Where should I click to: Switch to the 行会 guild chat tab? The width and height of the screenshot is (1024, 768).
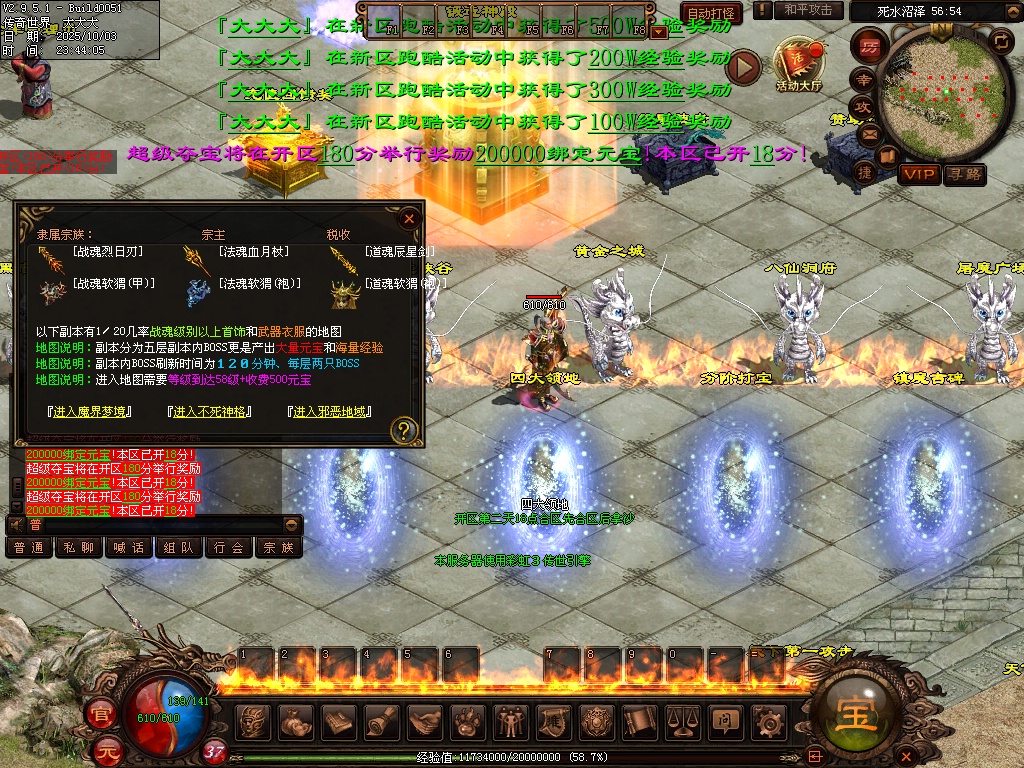coord(229,547)
